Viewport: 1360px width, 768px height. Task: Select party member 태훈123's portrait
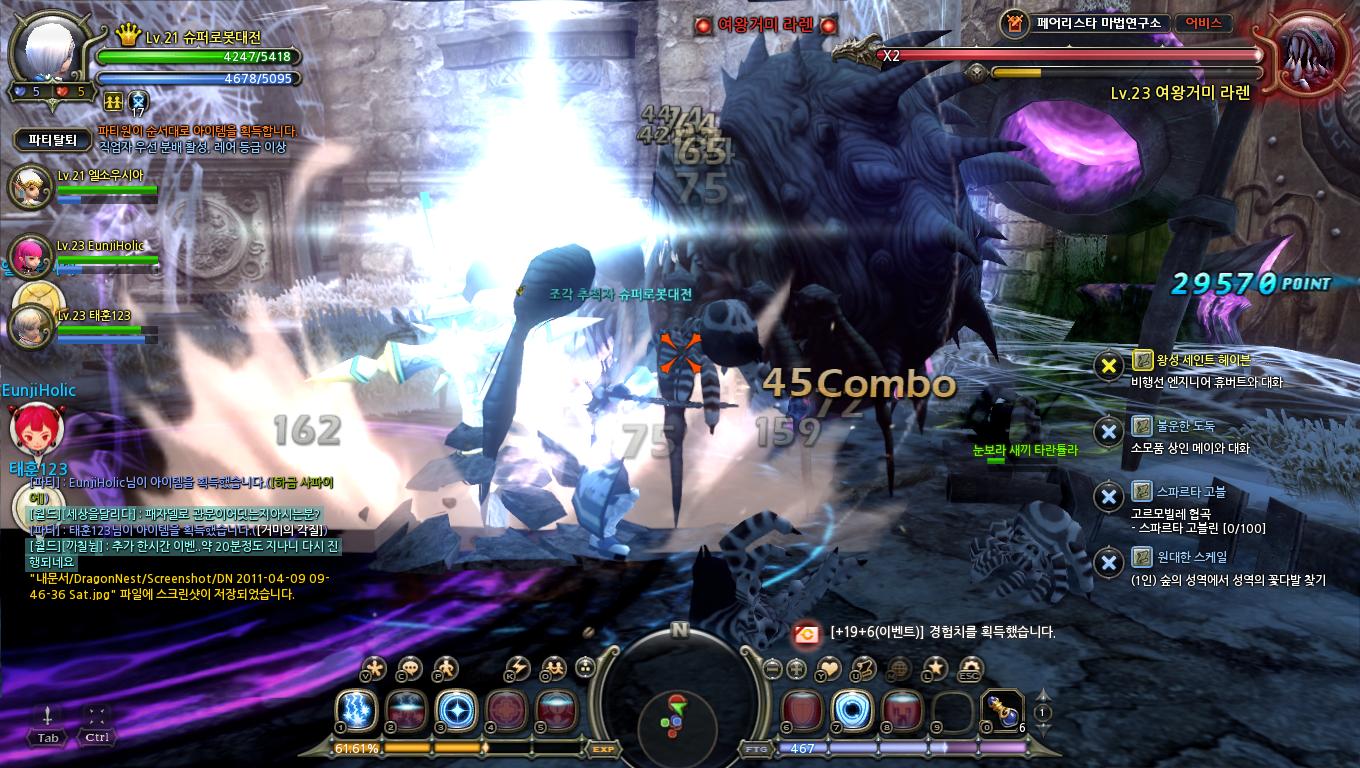(x=30, y=326)
